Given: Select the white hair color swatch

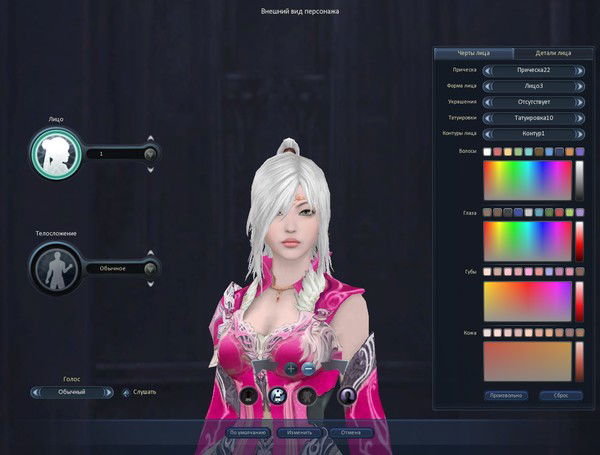Looking at the screenshot, I should pos(487,152).
